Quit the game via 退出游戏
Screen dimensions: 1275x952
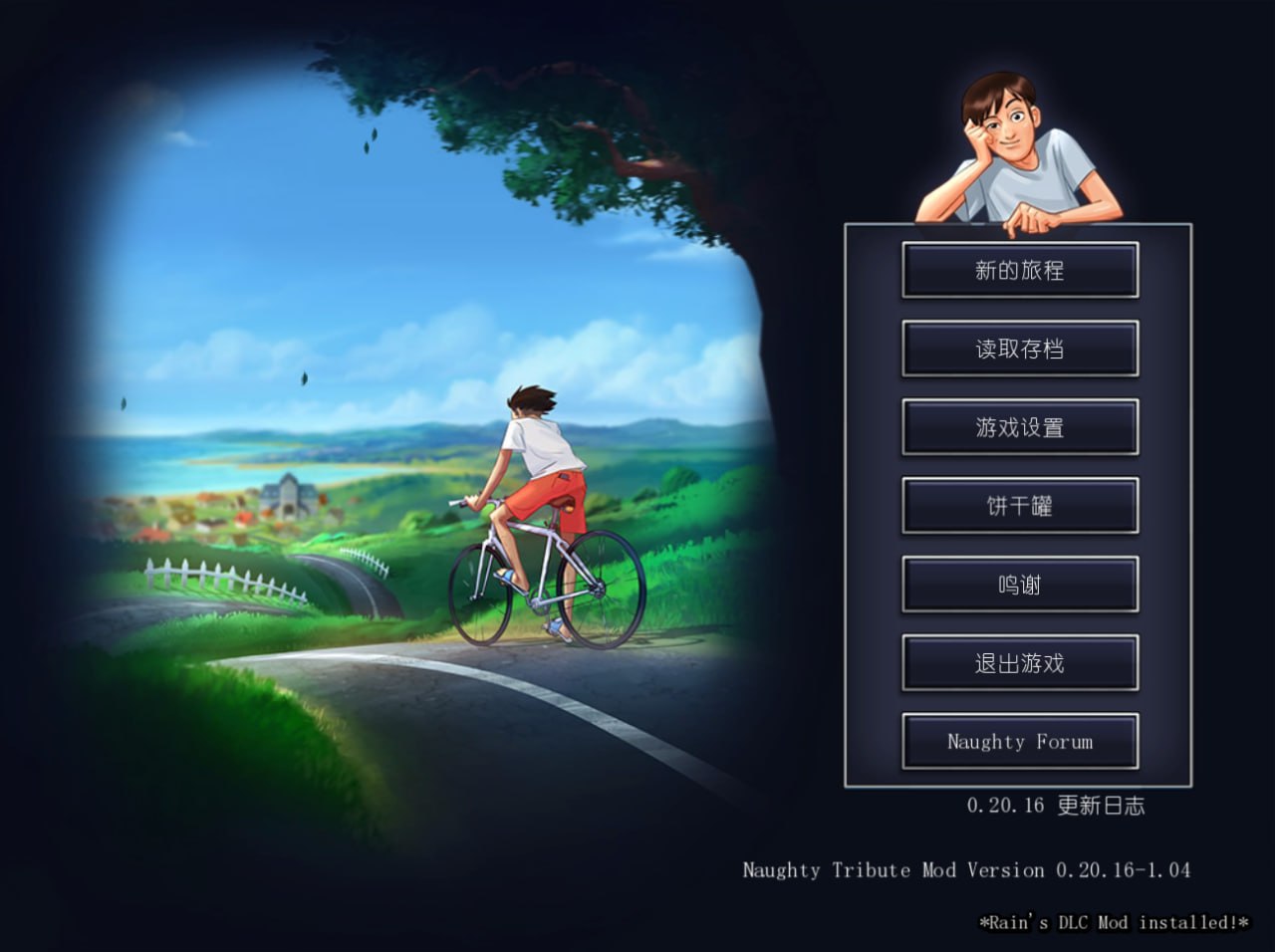1019,662
